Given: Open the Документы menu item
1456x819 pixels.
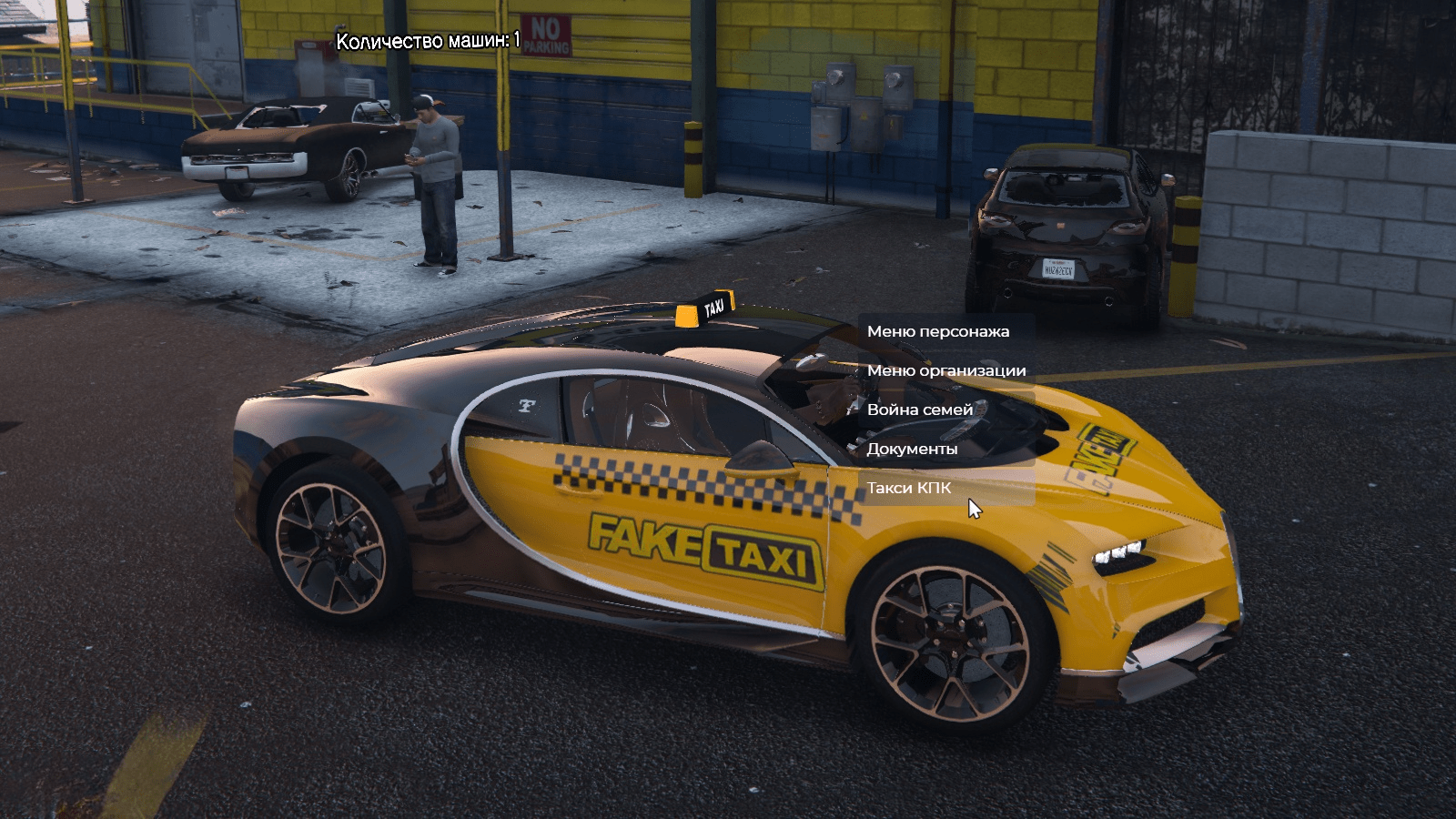Looking at the screenshot, I should click(x=912, y=449).
